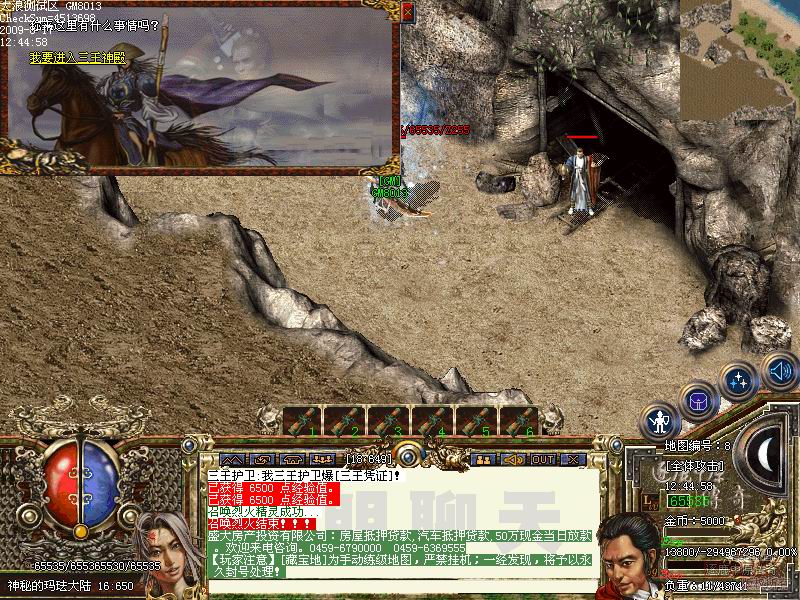This screenshot has width=800, height=600.
Task: View the minimap in the corner
Action: [x=740, y=60]
